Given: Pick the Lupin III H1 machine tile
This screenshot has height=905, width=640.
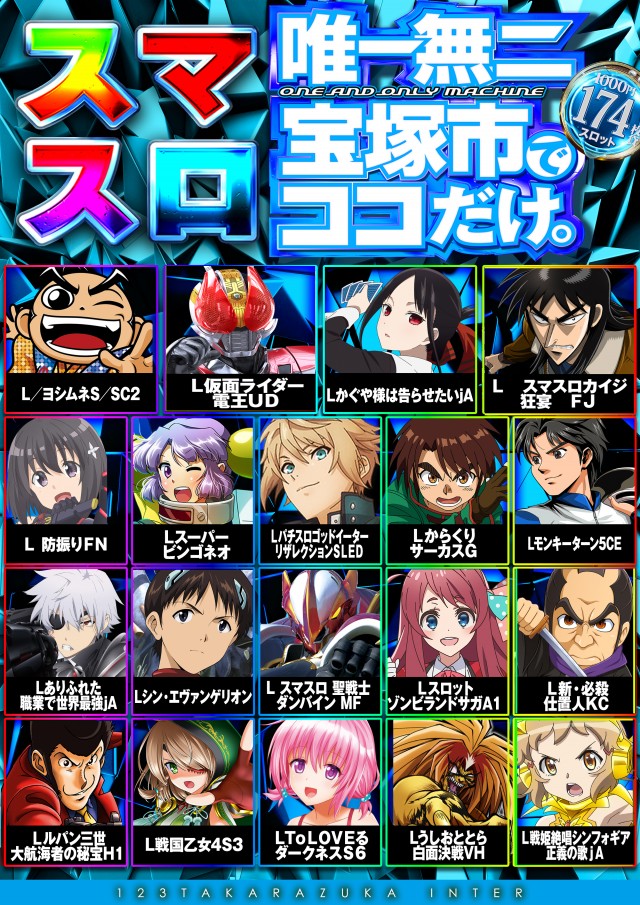Looking at the screenshot, I should point(67,791).
